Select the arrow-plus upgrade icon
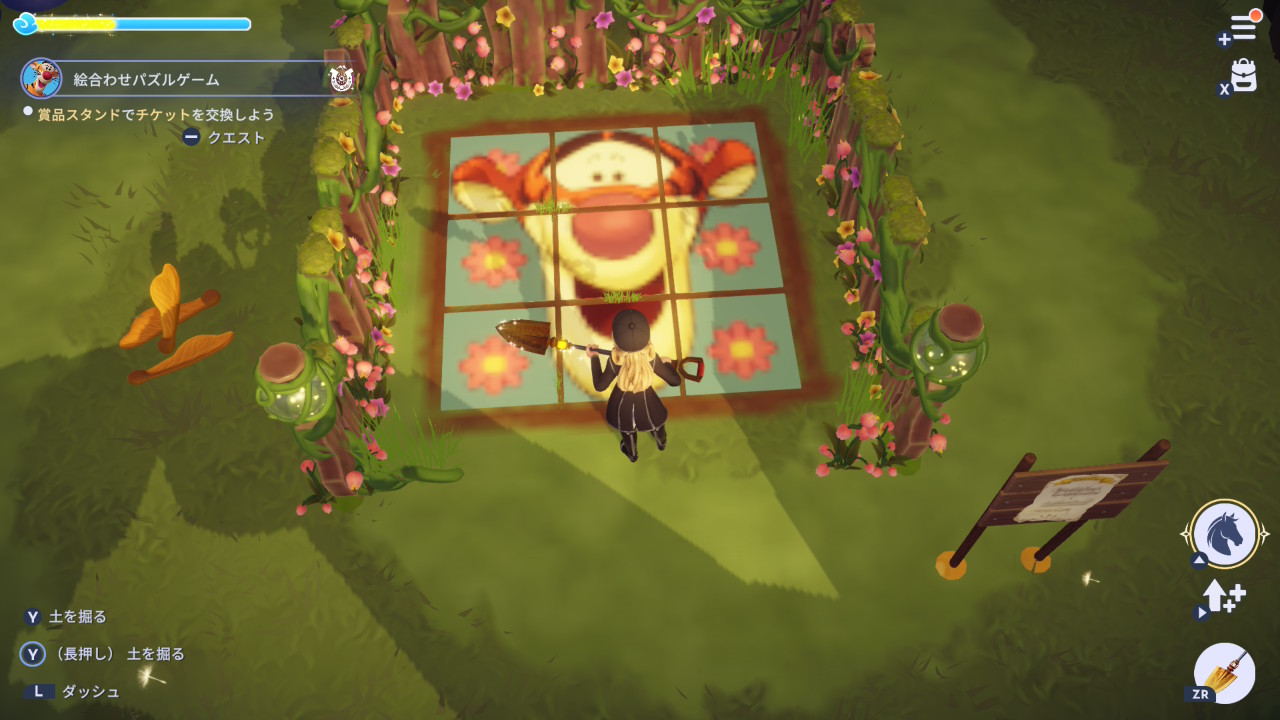The width and height of the screenshot is (1280, 720). tap(1224, 597)
